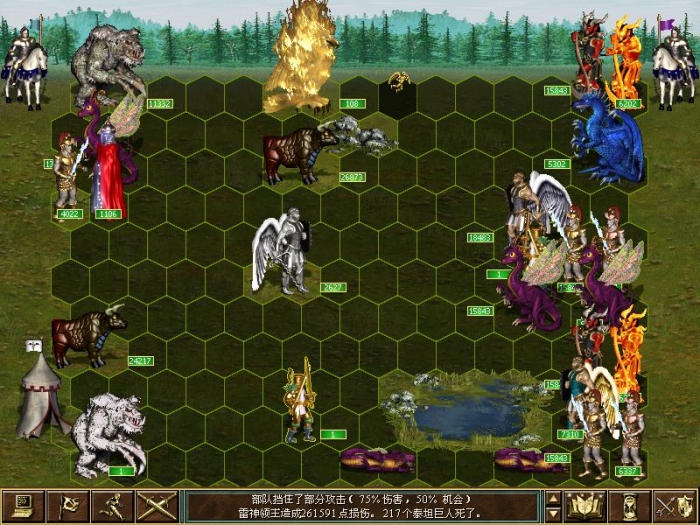
Task: Wait with the hourglass button
Action: click(x=629, y=506)
